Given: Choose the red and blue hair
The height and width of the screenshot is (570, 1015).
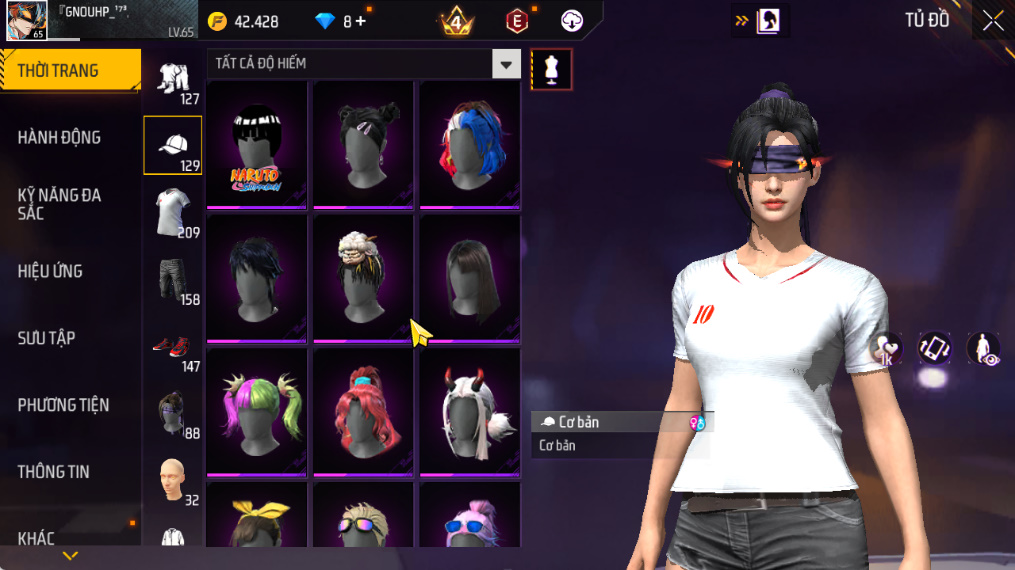Looking at the screenshot, I should pos(469,144).
